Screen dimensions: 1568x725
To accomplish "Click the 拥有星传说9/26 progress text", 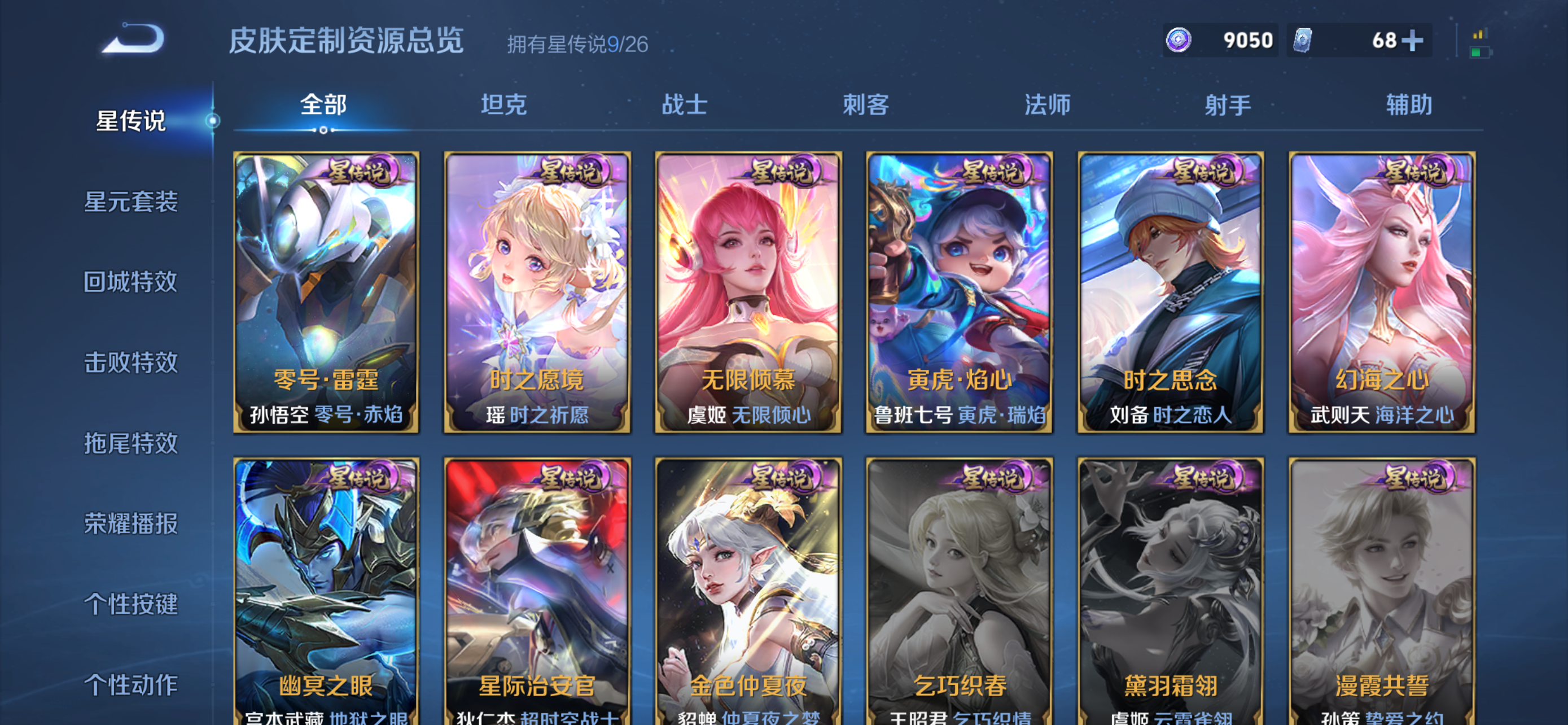I will tap(576, 43).
